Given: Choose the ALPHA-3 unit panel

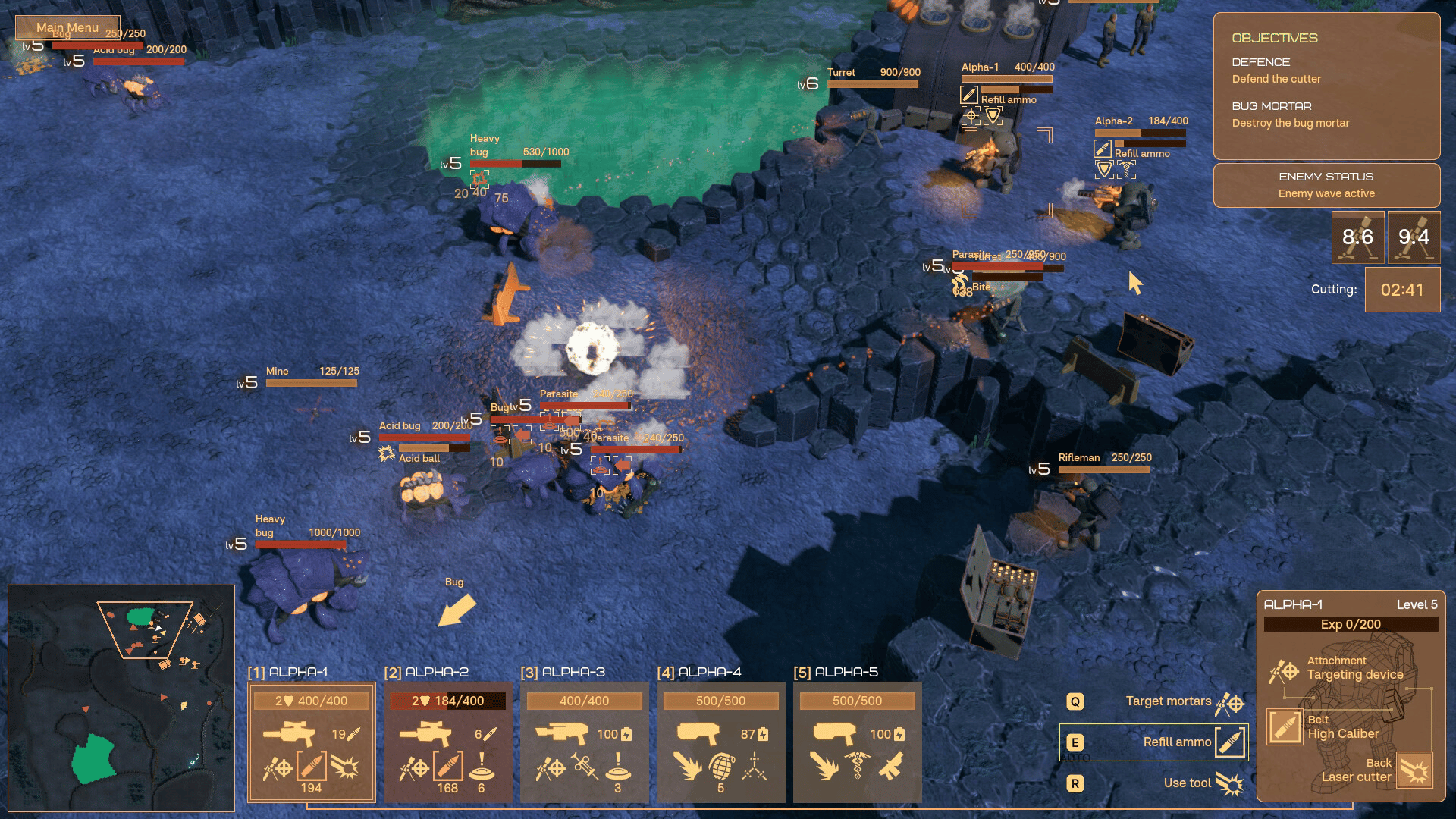Looking at the screenshot, I should coord(584,741).
